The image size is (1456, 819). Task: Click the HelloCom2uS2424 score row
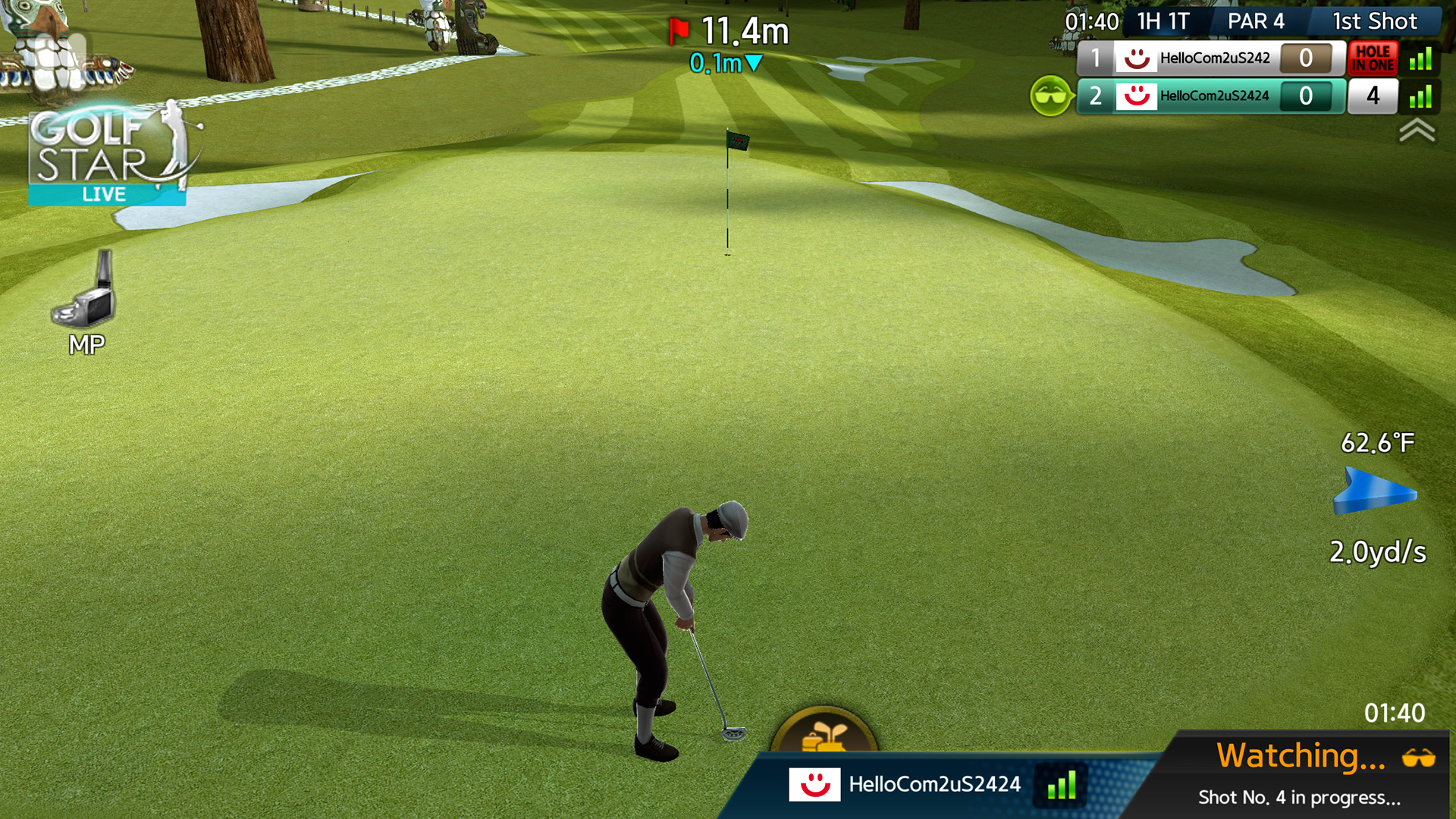click(x=1213, y=97)
